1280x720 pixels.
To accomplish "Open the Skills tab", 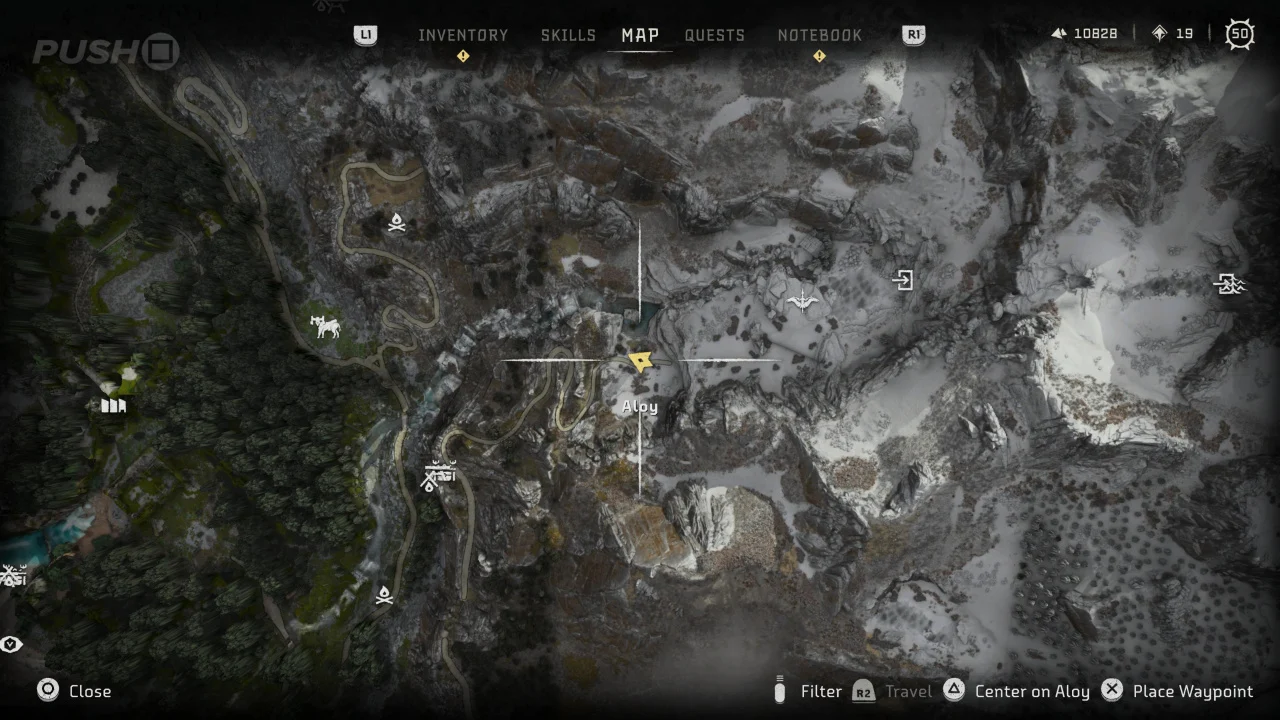I will 568,35.
